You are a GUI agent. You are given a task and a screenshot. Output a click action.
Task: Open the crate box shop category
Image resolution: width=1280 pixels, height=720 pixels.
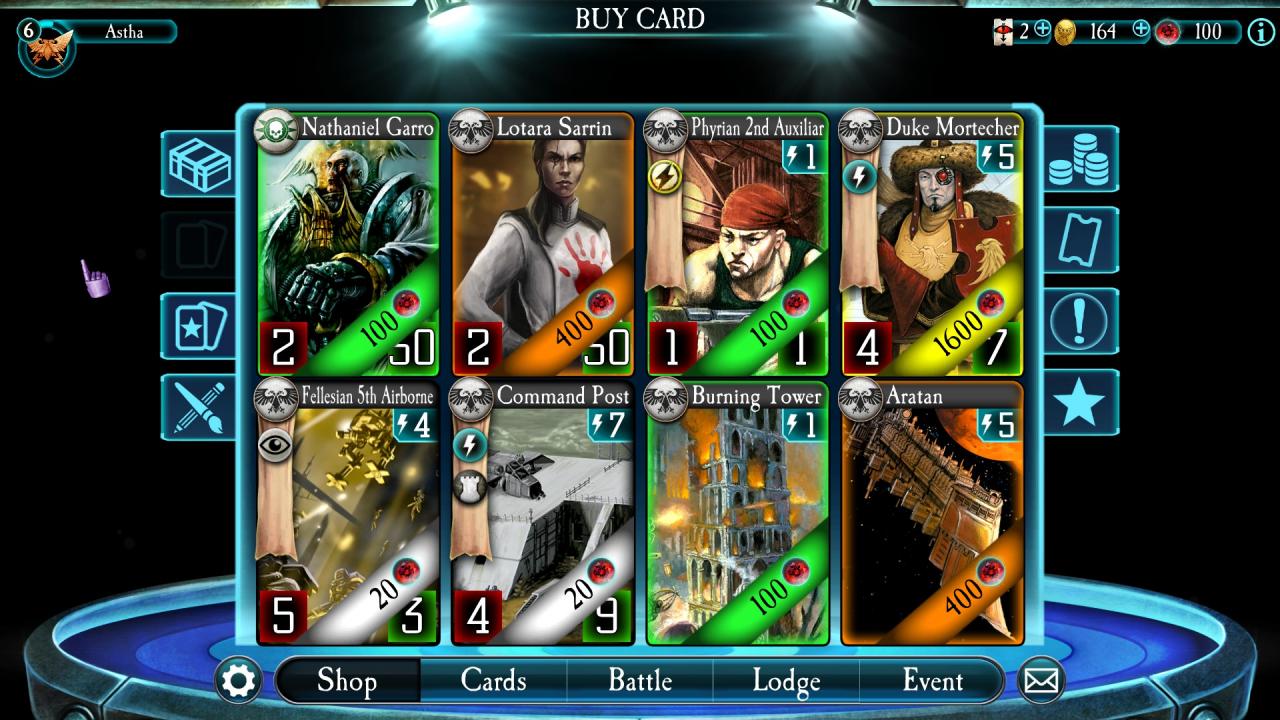[x=199, y=164]
